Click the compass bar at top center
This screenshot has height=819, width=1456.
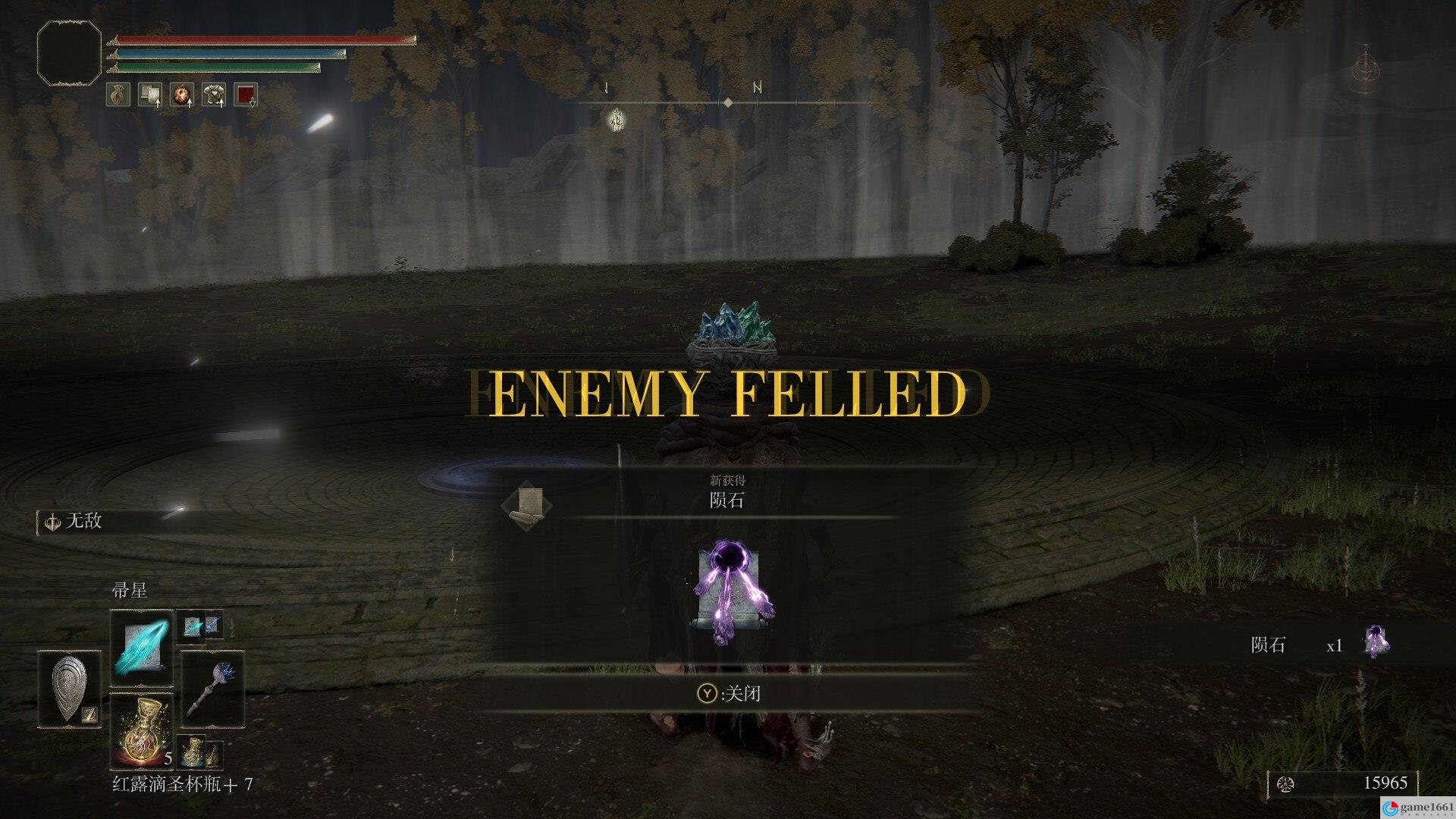(x=726, y=102)
